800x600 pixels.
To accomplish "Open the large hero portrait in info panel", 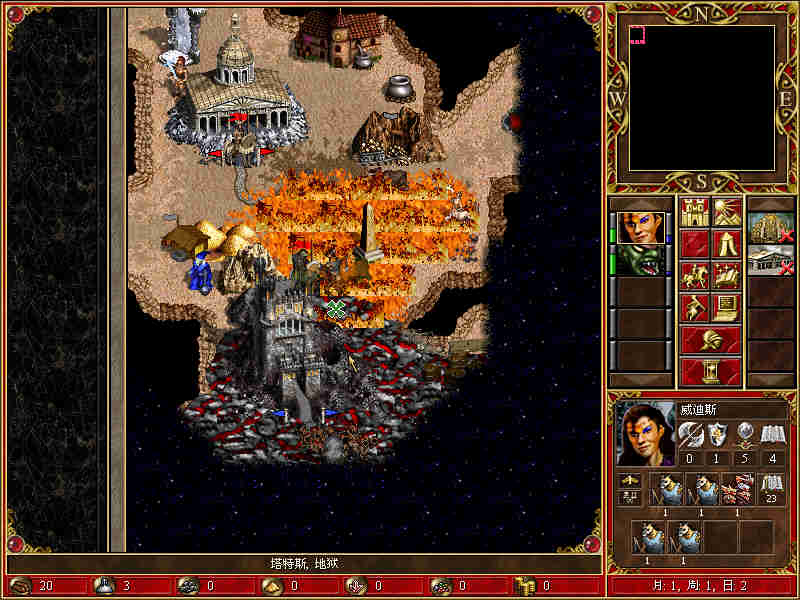I will [645, 433].
